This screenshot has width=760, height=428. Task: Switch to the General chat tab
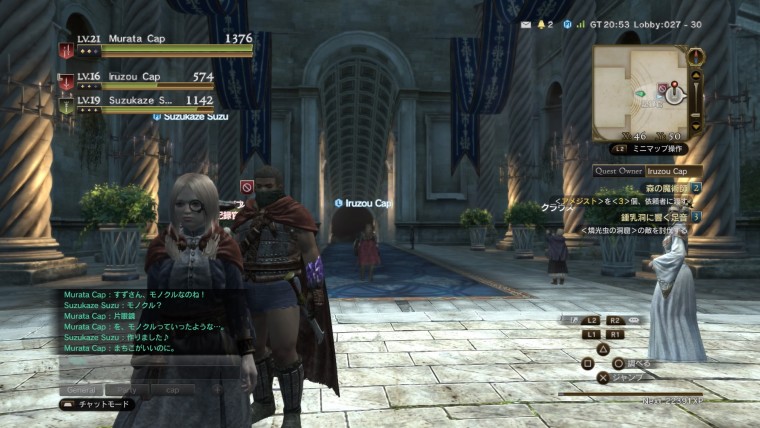click(x=80, y=388)
